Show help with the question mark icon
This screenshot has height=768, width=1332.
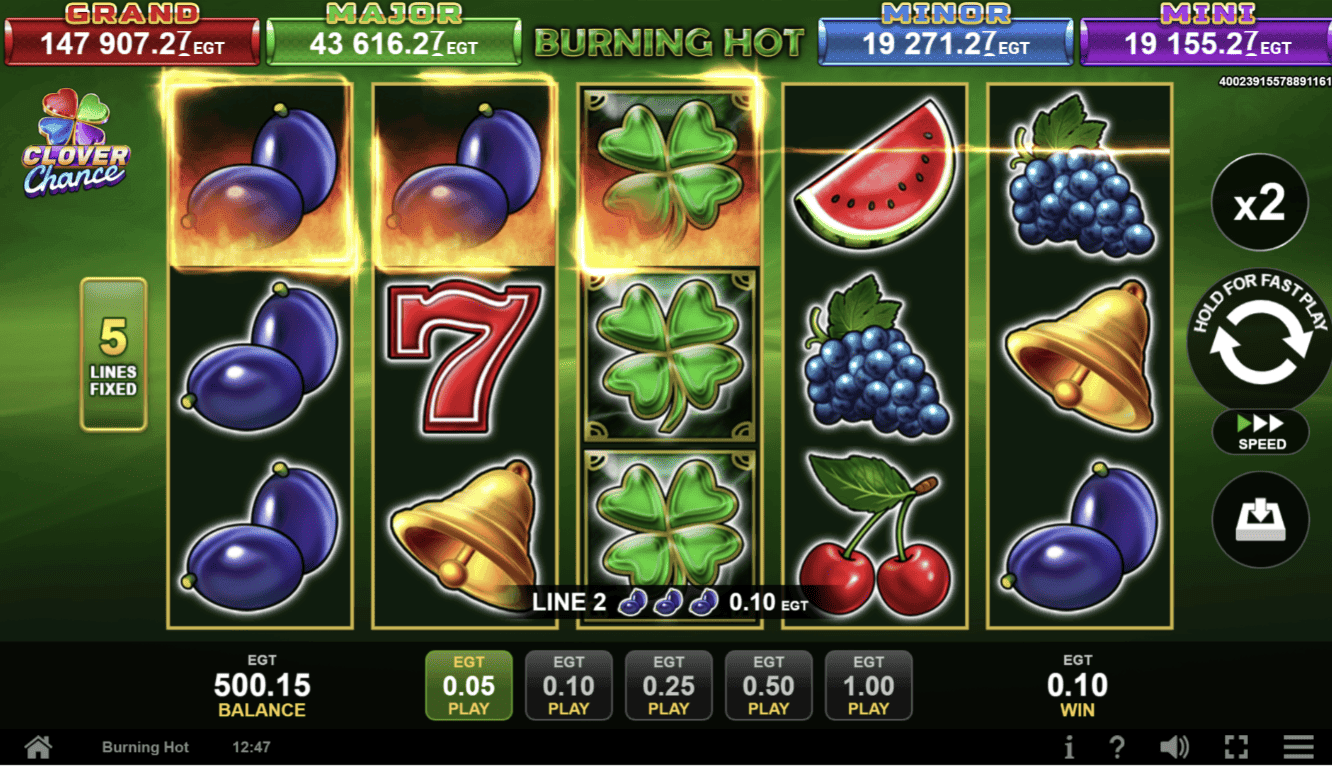[x=1117, y=747]
